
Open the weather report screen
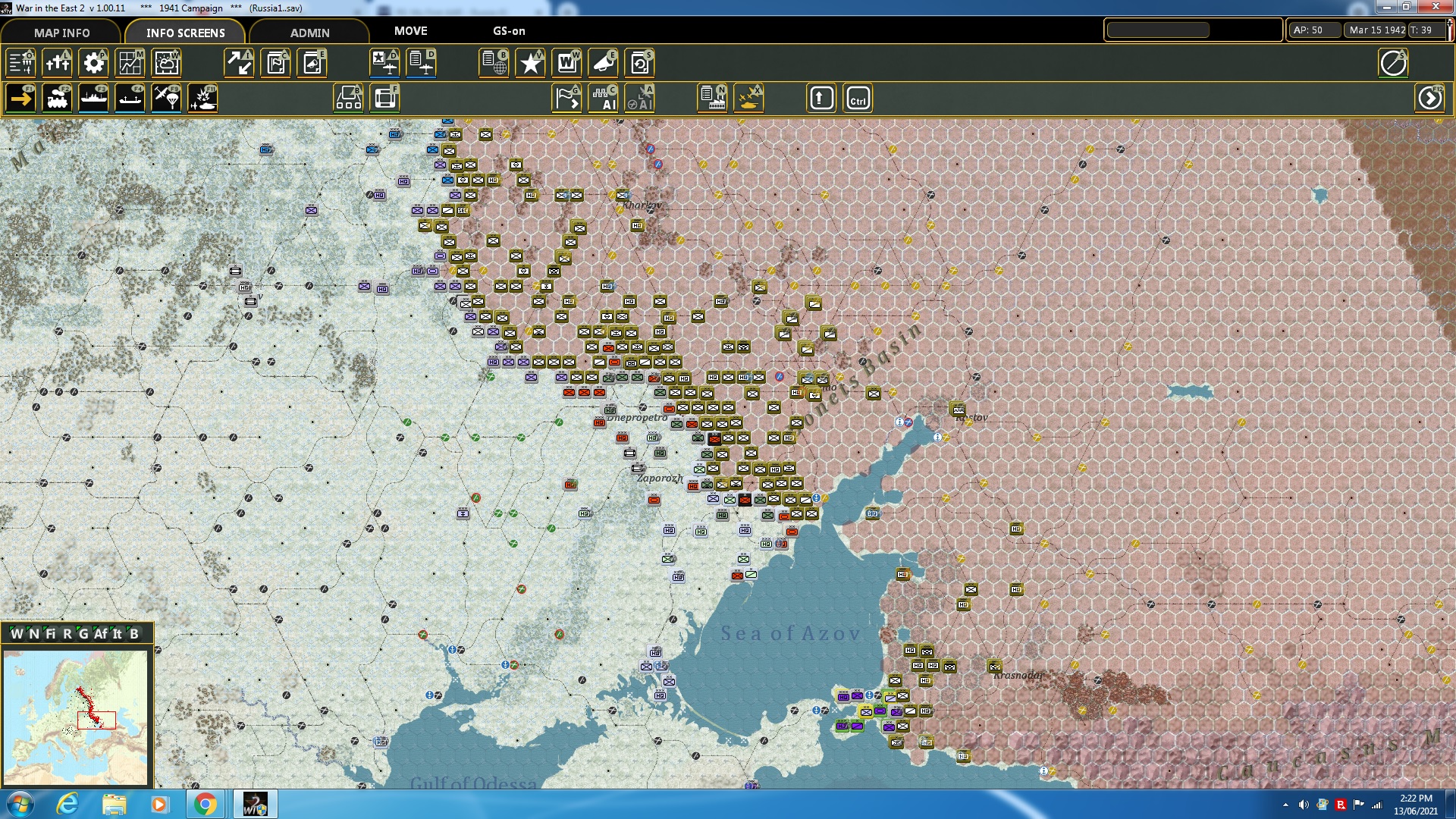[166, 64]
